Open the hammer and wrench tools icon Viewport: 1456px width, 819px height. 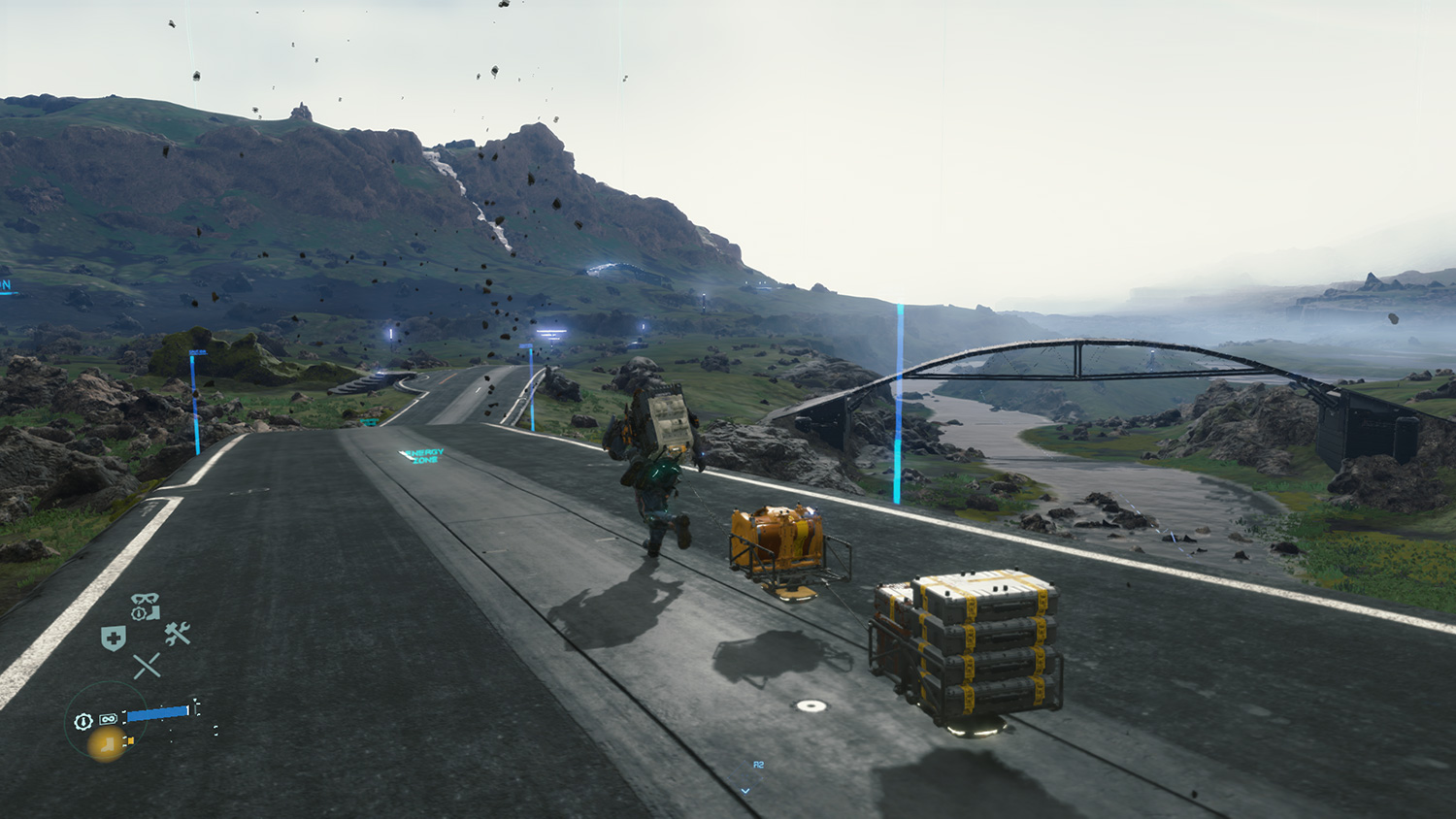pyautogui.click(x=177, y=635)
